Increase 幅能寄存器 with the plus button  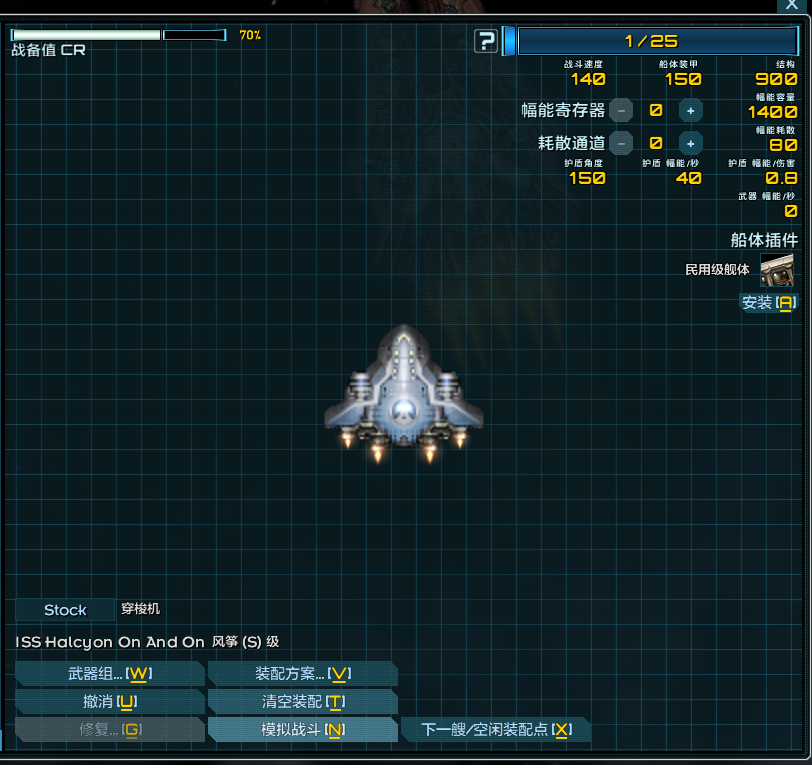point(691,111)
